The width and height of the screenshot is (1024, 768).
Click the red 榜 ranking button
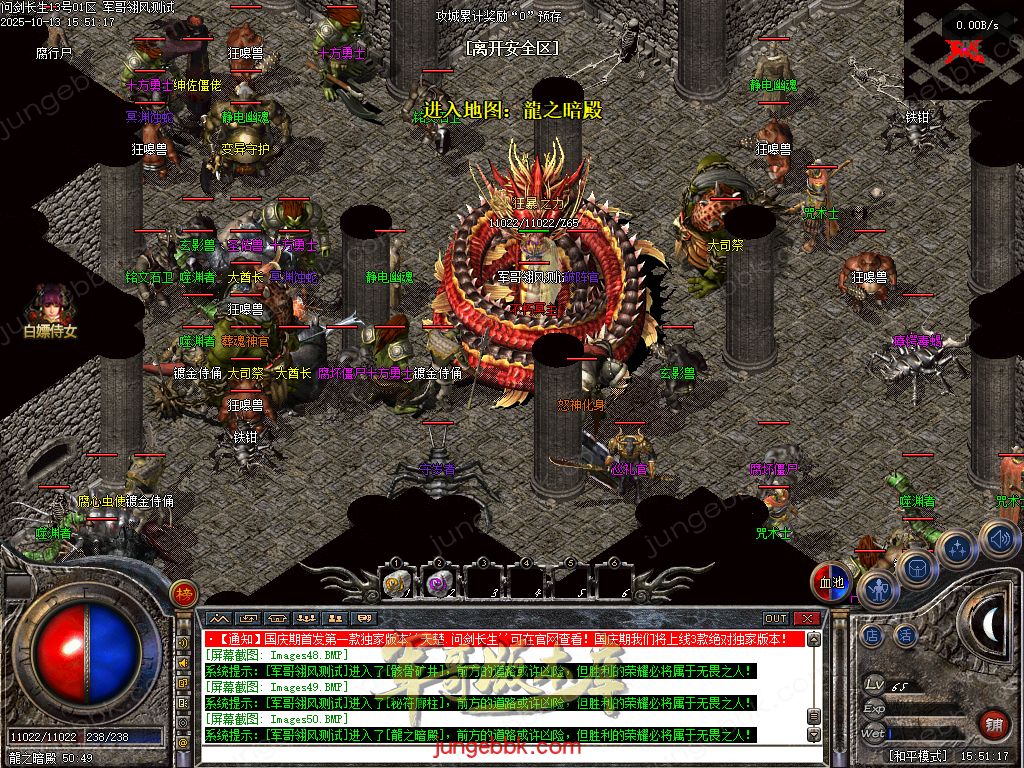pyautogui.click(x=182, y=593)
